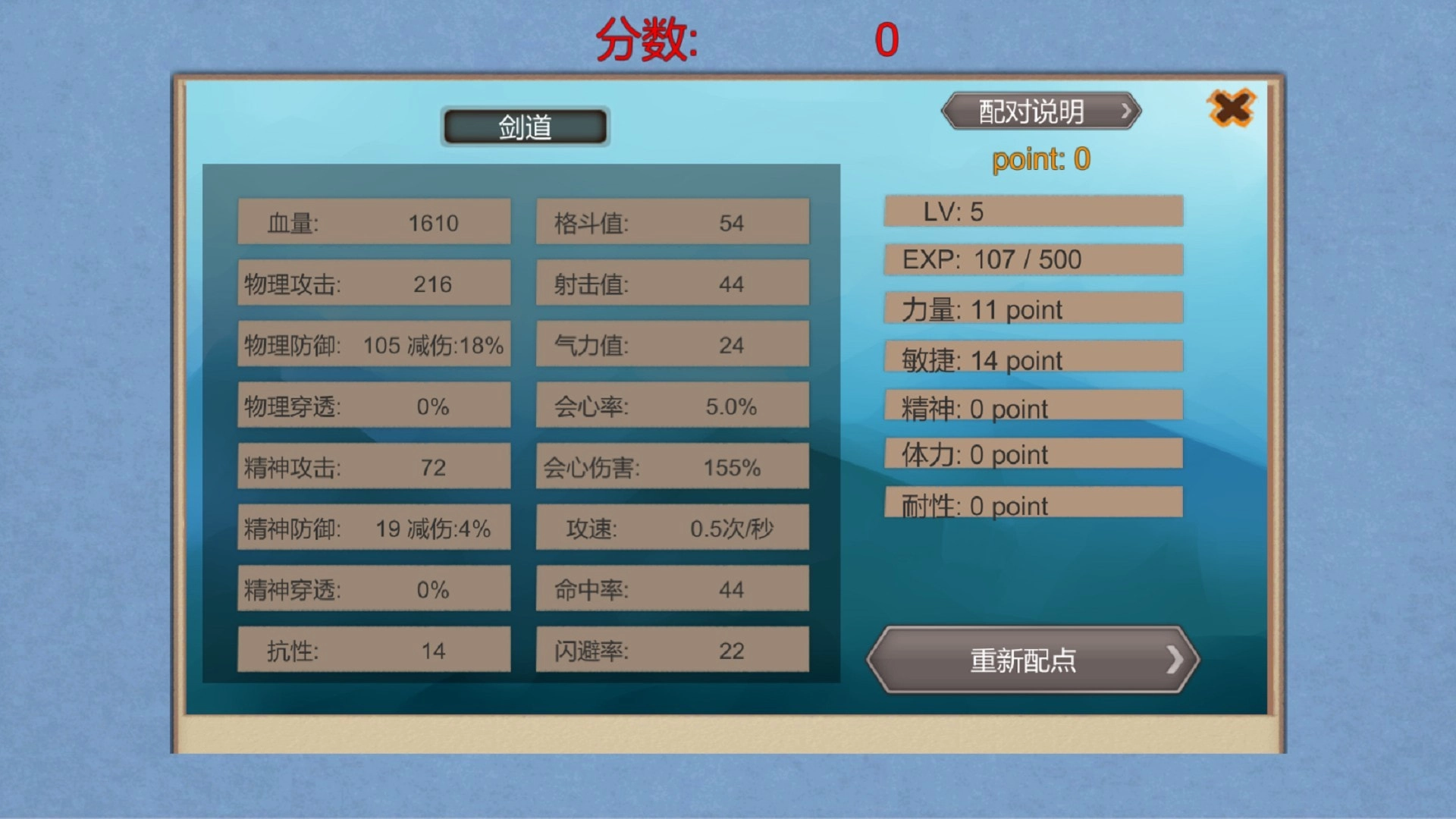This screenshot has width=1456, height=819.
Task: Click the orange X close icon
Action: point(1231,108)
